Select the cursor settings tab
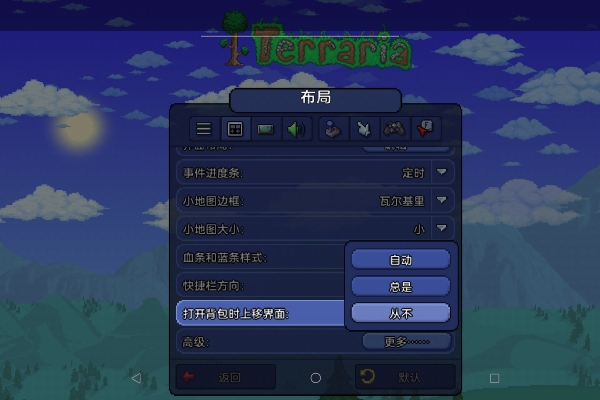The image size is (600, 400). (x=363, y=129)
